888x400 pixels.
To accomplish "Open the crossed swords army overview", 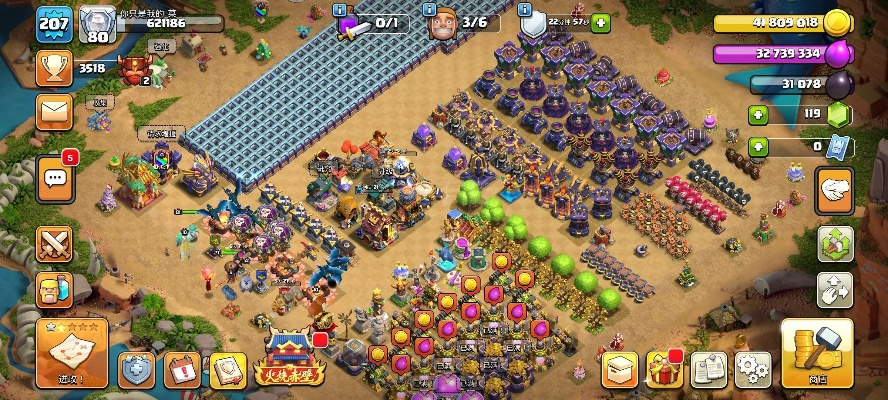I will [54, 242].
